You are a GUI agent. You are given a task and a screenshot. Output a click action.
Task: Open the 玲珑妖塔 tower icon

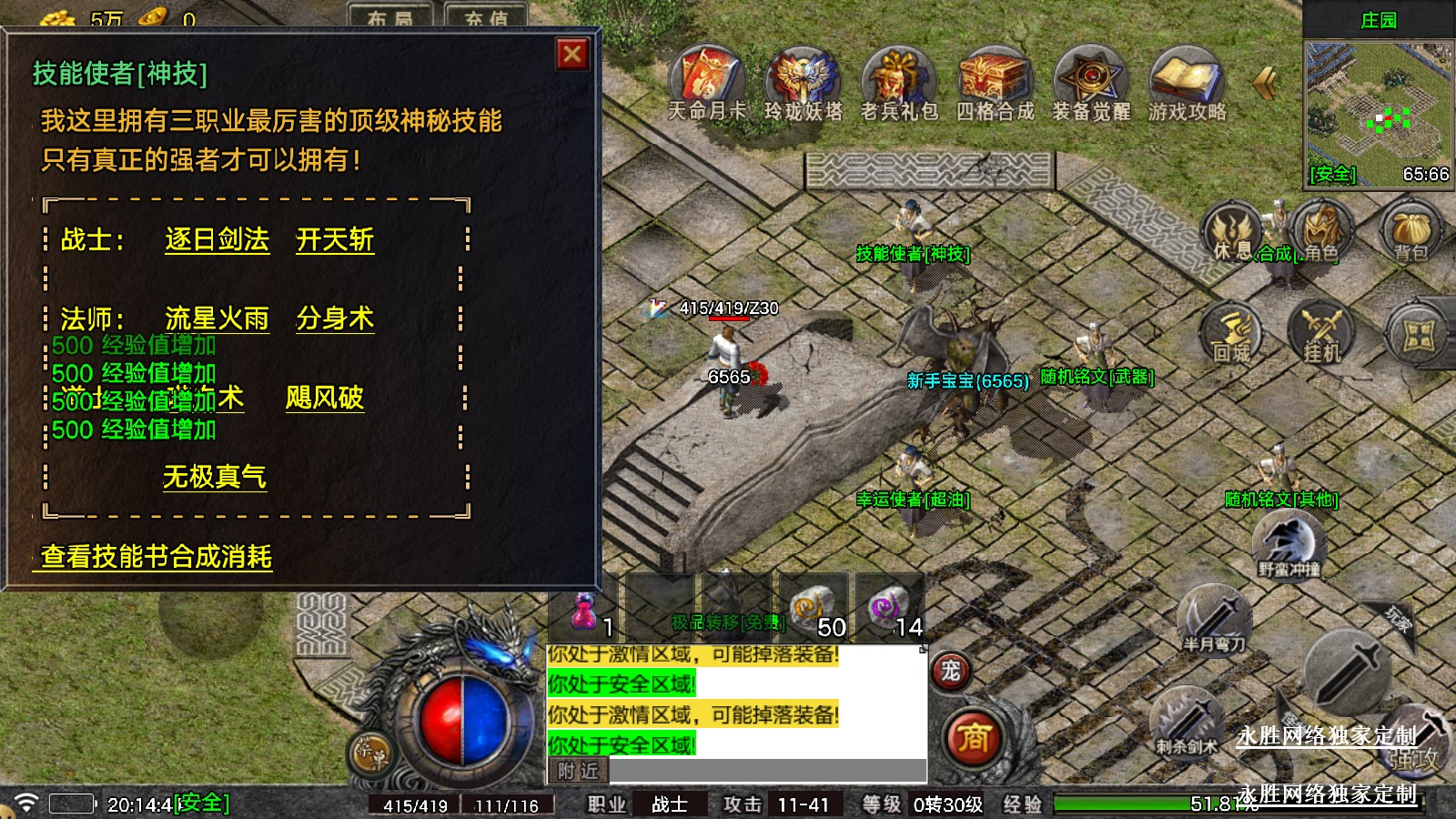coord(803,80)
